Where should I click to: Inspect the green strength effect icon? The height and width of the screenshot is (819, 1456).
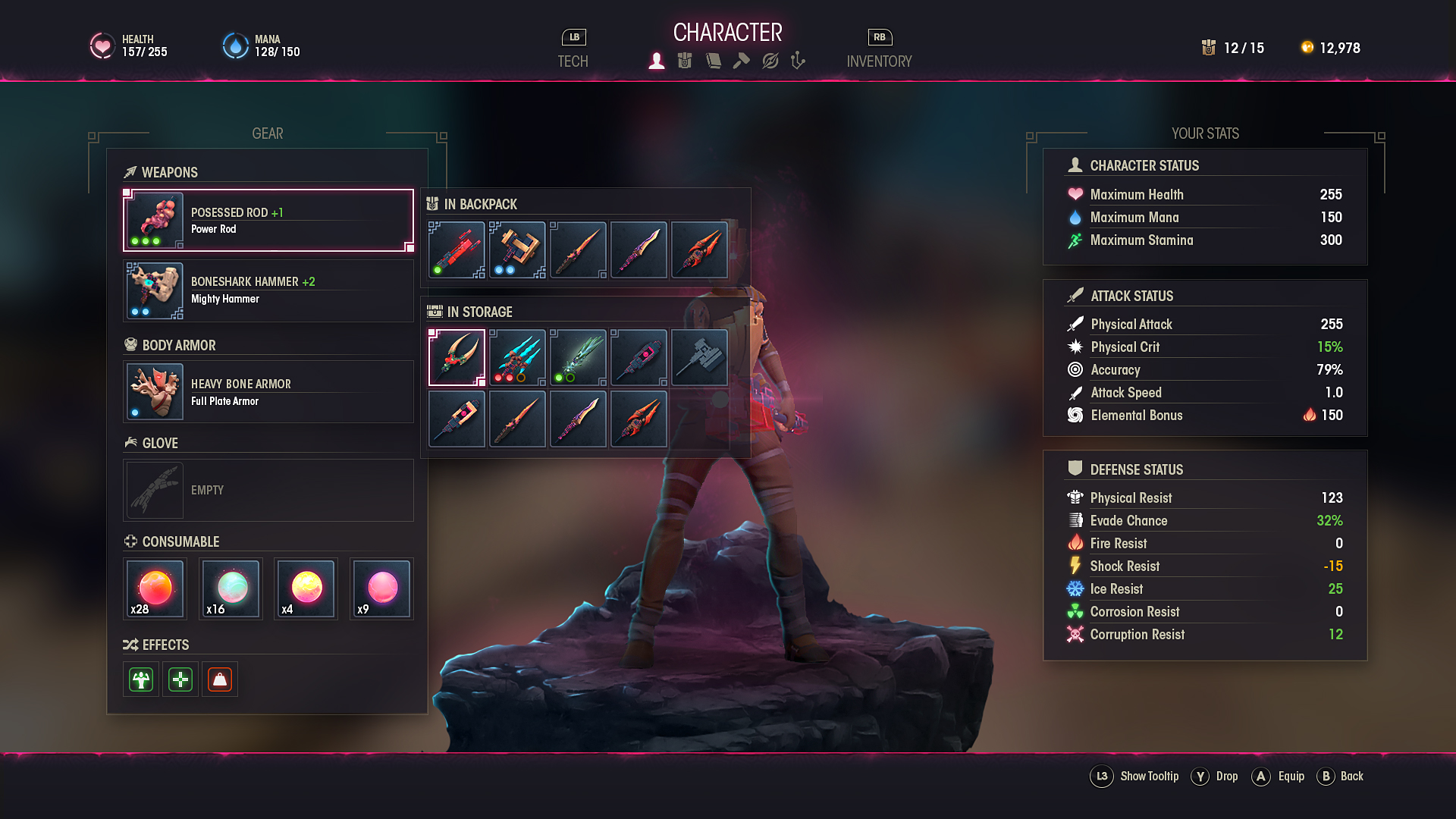coord(141,679)
